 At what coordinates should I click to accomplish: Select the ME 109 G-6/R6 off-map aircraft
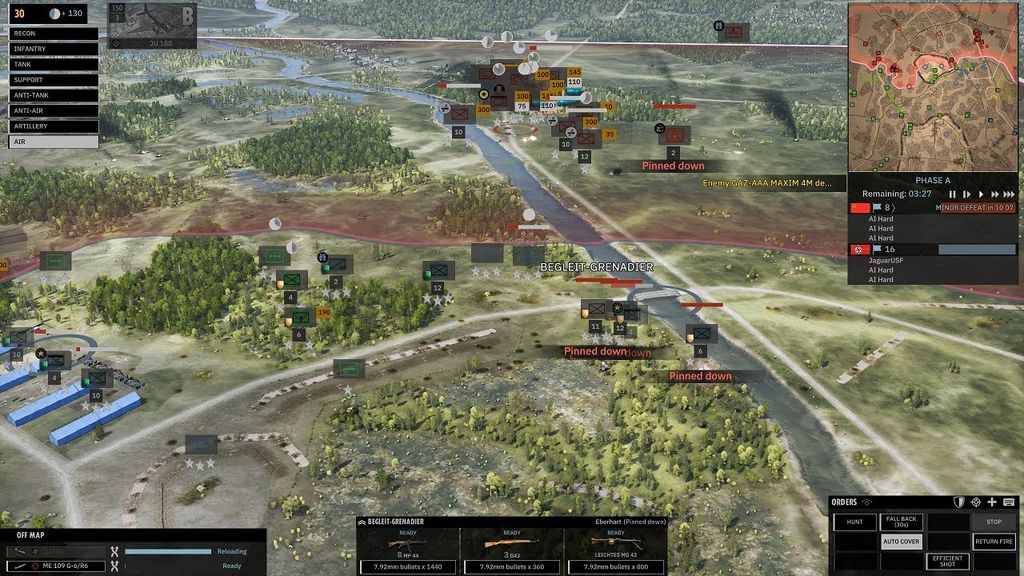click(60, 566)
